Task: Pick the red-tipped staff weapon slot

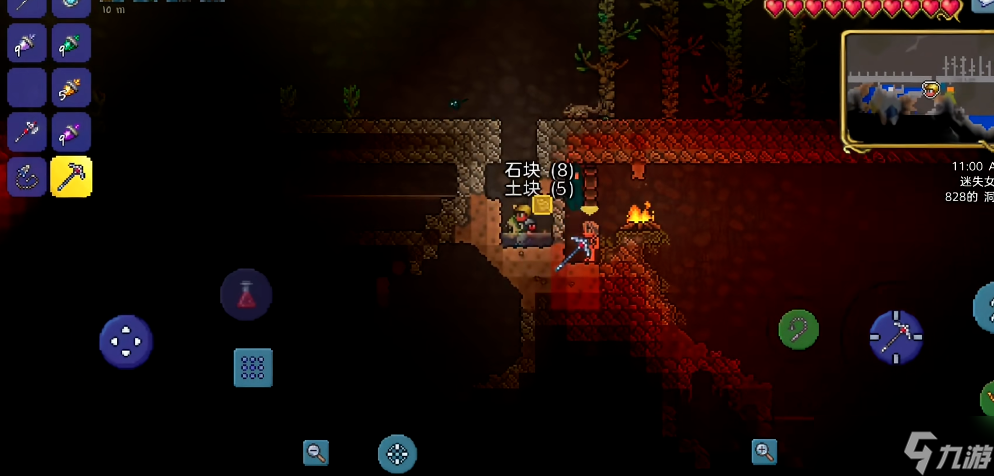Action: pyautogui.click(x=27, y=132)
